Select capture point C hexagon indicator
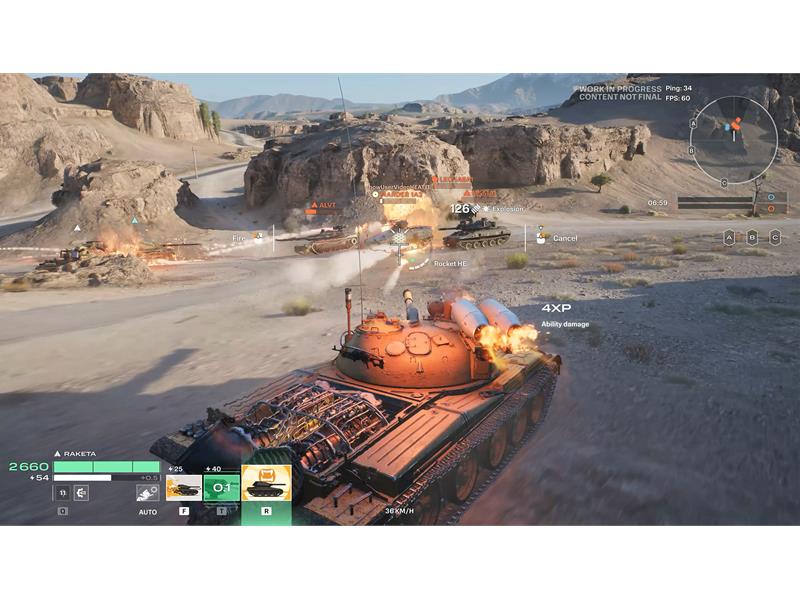800x600 pixels. point(777,237)
